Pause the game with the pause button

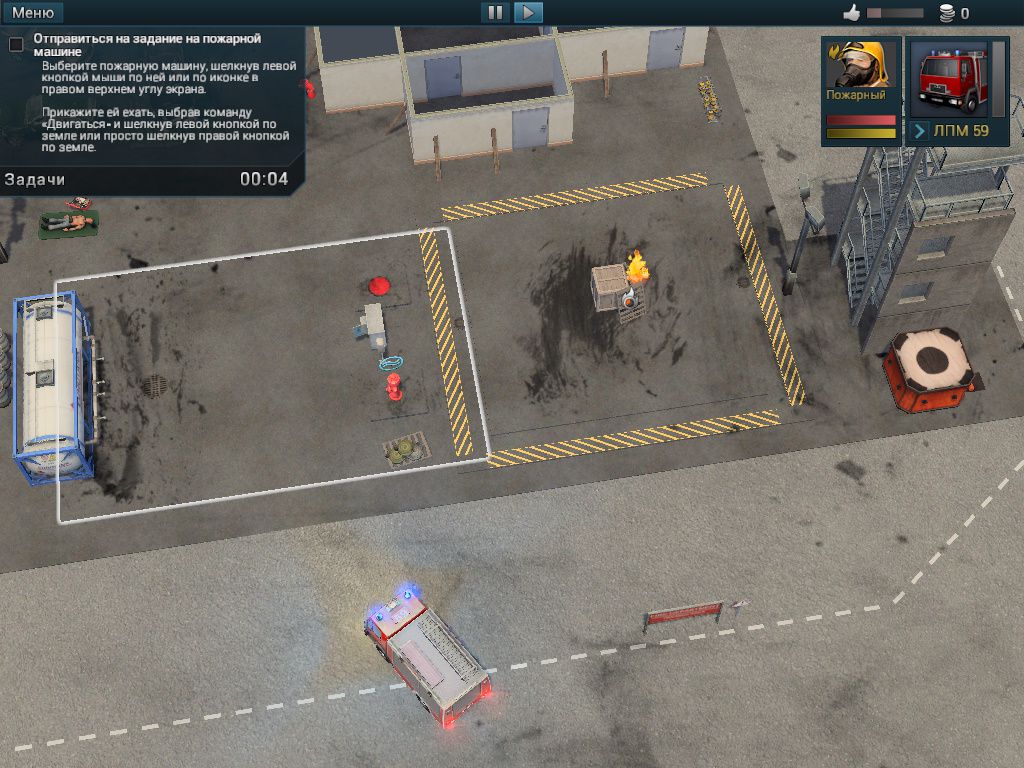pyautogui.click(x=494, y=13)
